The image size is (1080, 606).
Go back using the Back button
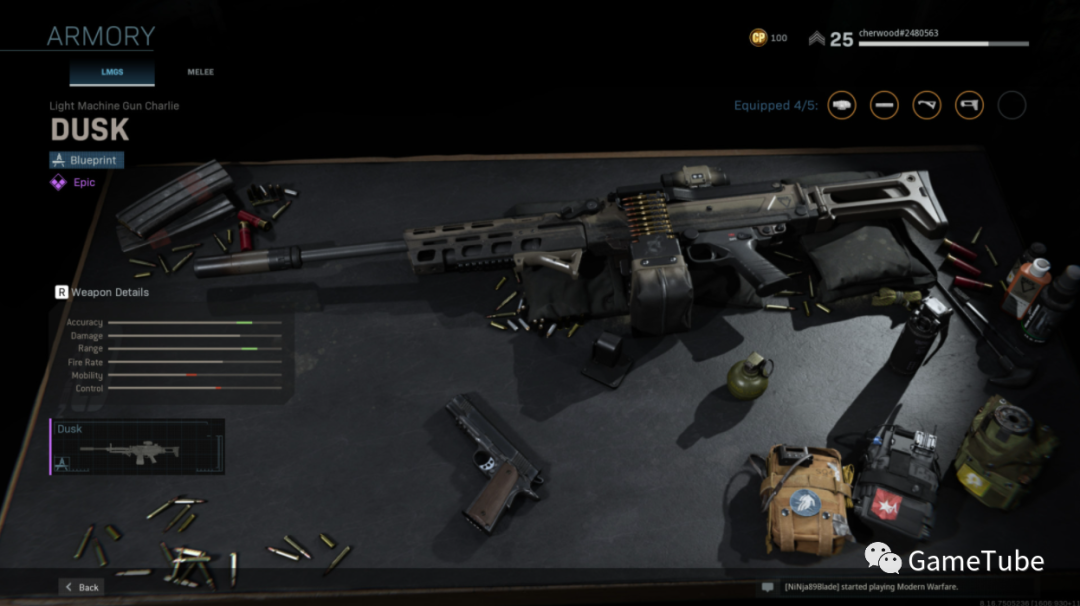coord(81,587)
